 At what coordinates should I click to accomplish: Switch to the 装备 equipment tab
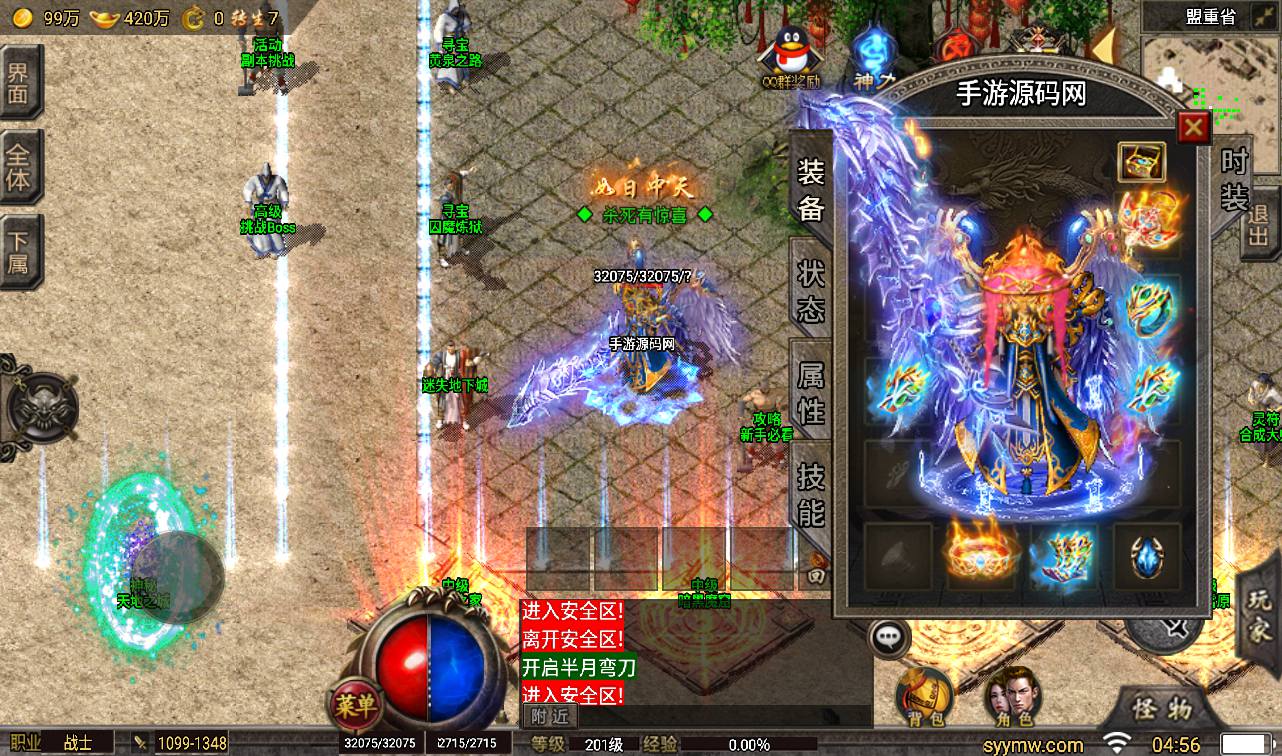pyautogui.click(x=810, y=189)
